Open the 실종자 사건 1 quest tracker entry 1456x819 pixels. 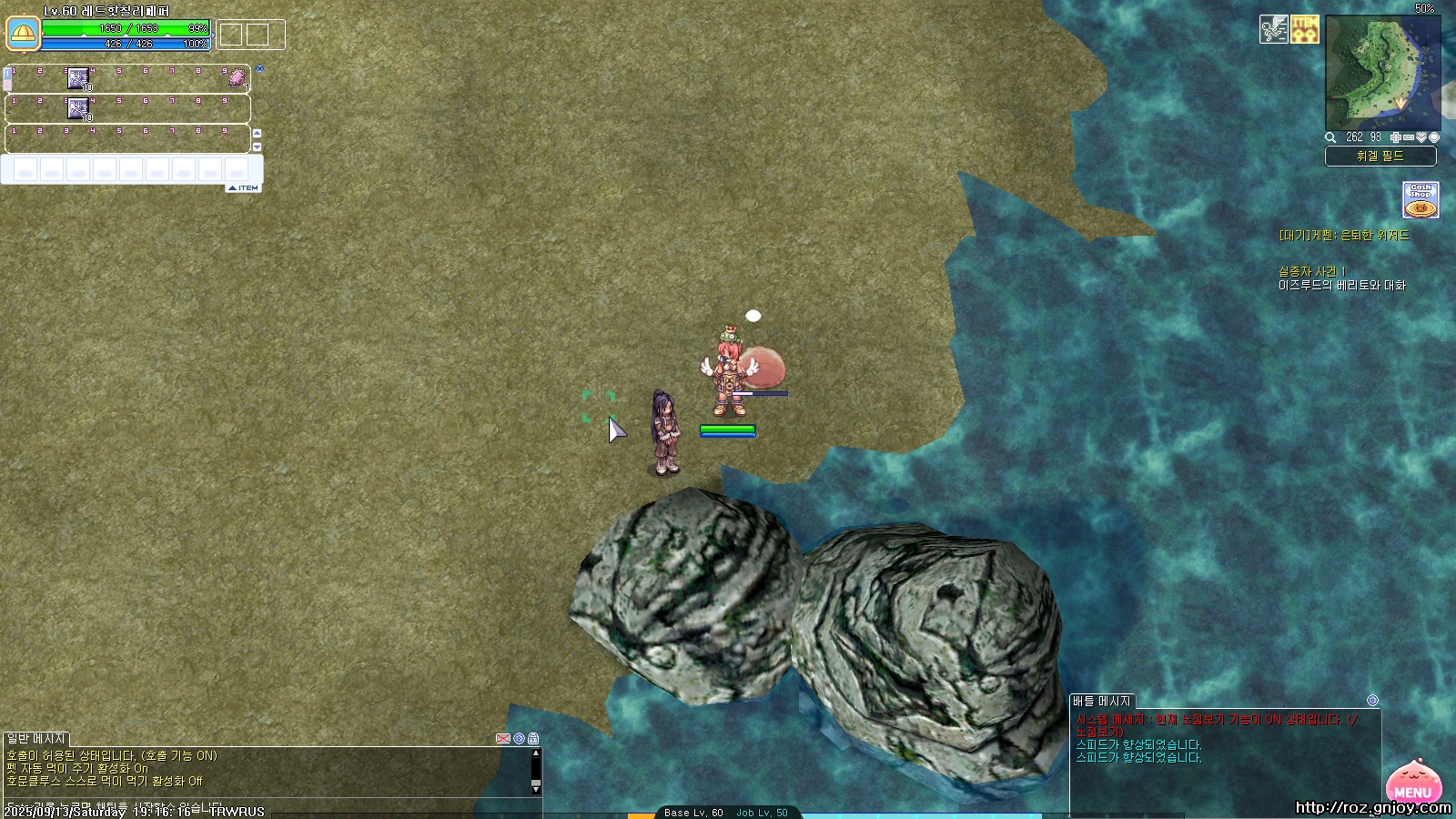(1311, 271)
